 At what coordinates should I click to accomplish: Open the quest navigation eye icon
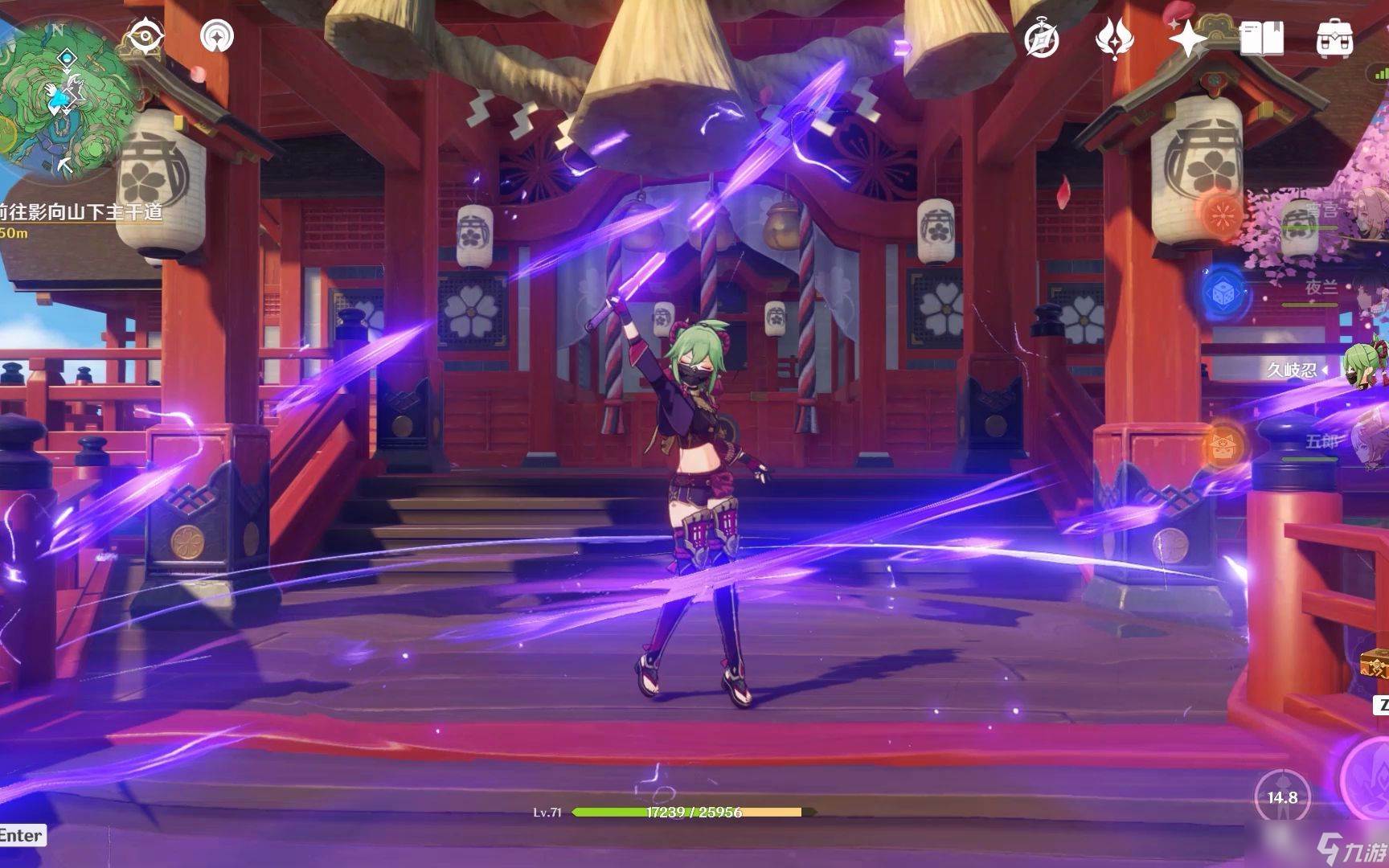[146, 37]
